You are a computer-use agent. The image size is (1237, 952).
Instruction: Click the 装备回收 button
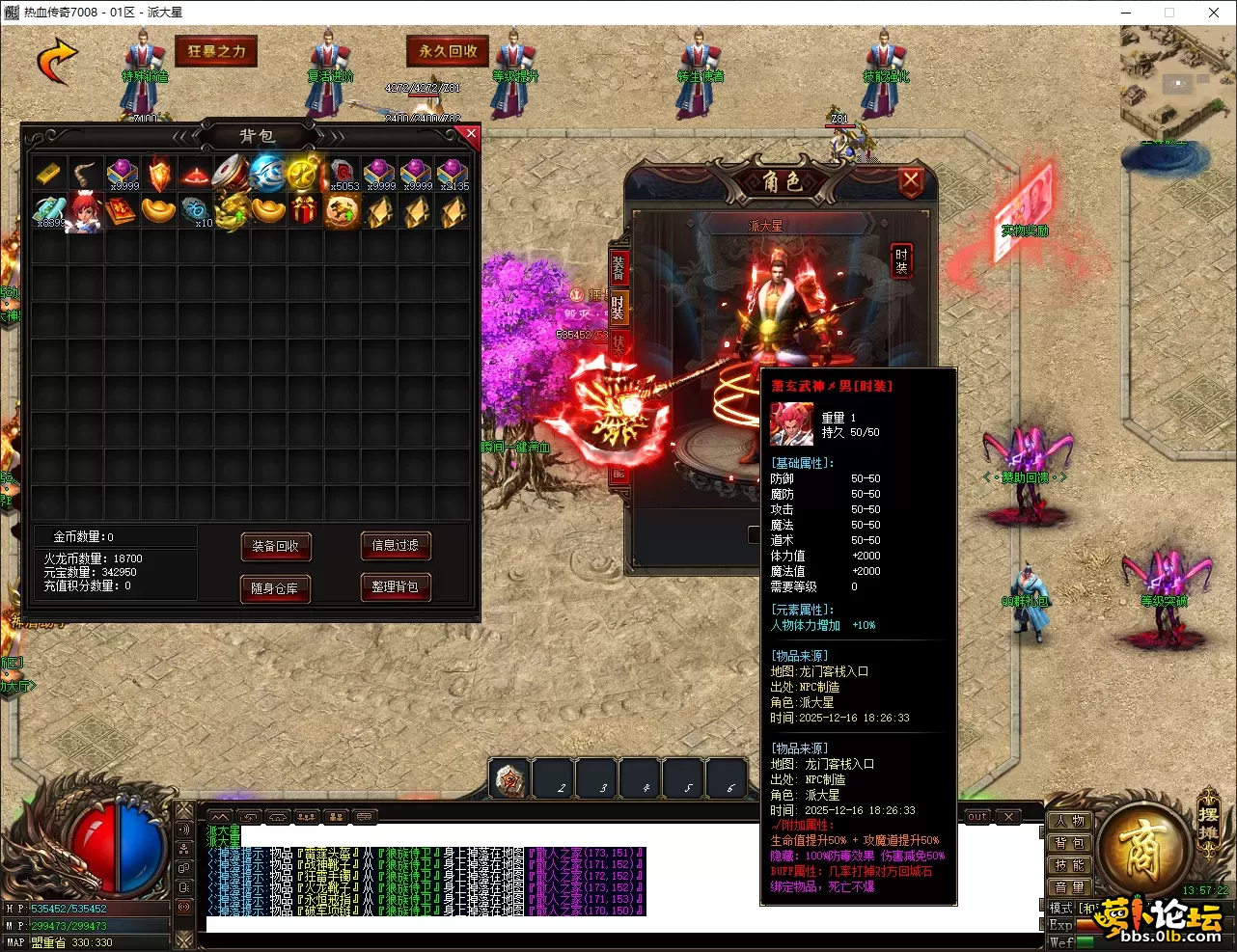[275, 546]
